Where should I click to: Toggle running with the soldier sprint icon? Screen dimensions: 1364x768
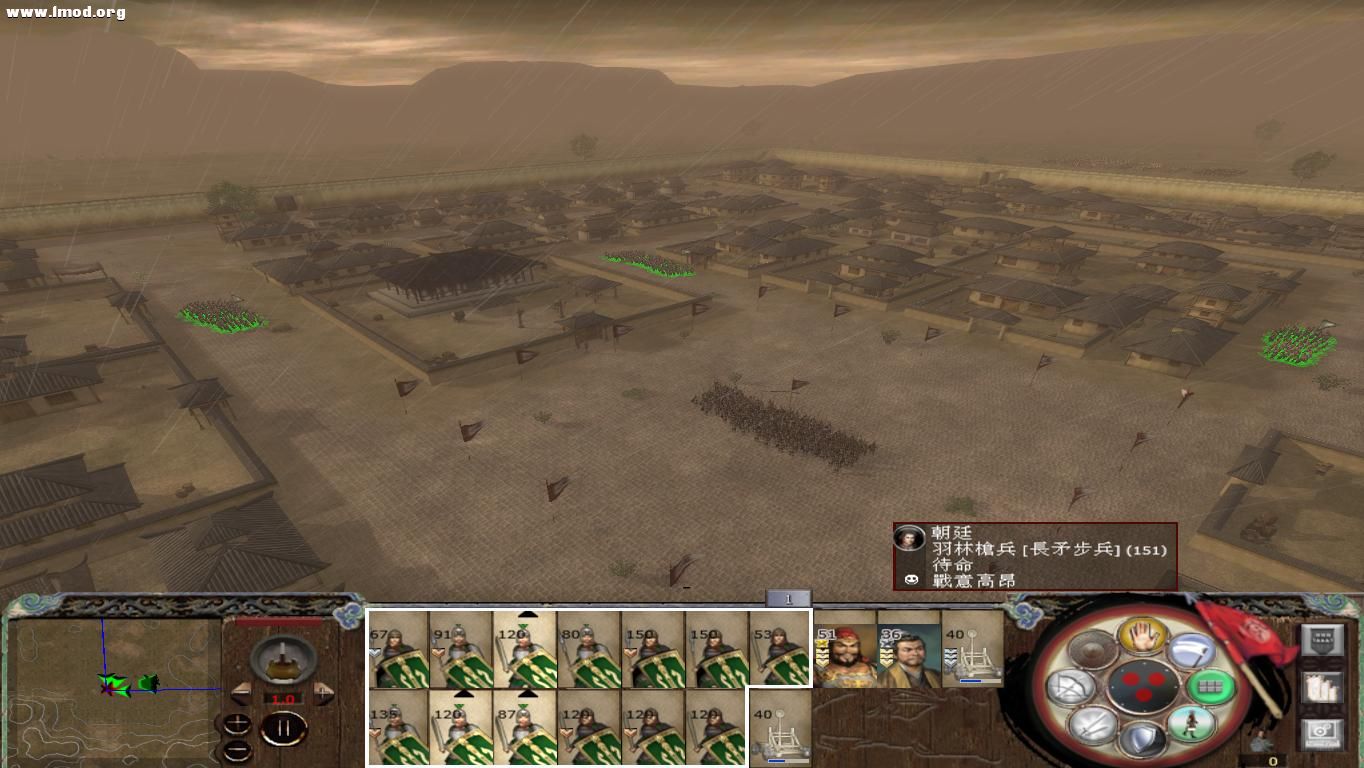pyautogui.click(x=1191, y=723)
